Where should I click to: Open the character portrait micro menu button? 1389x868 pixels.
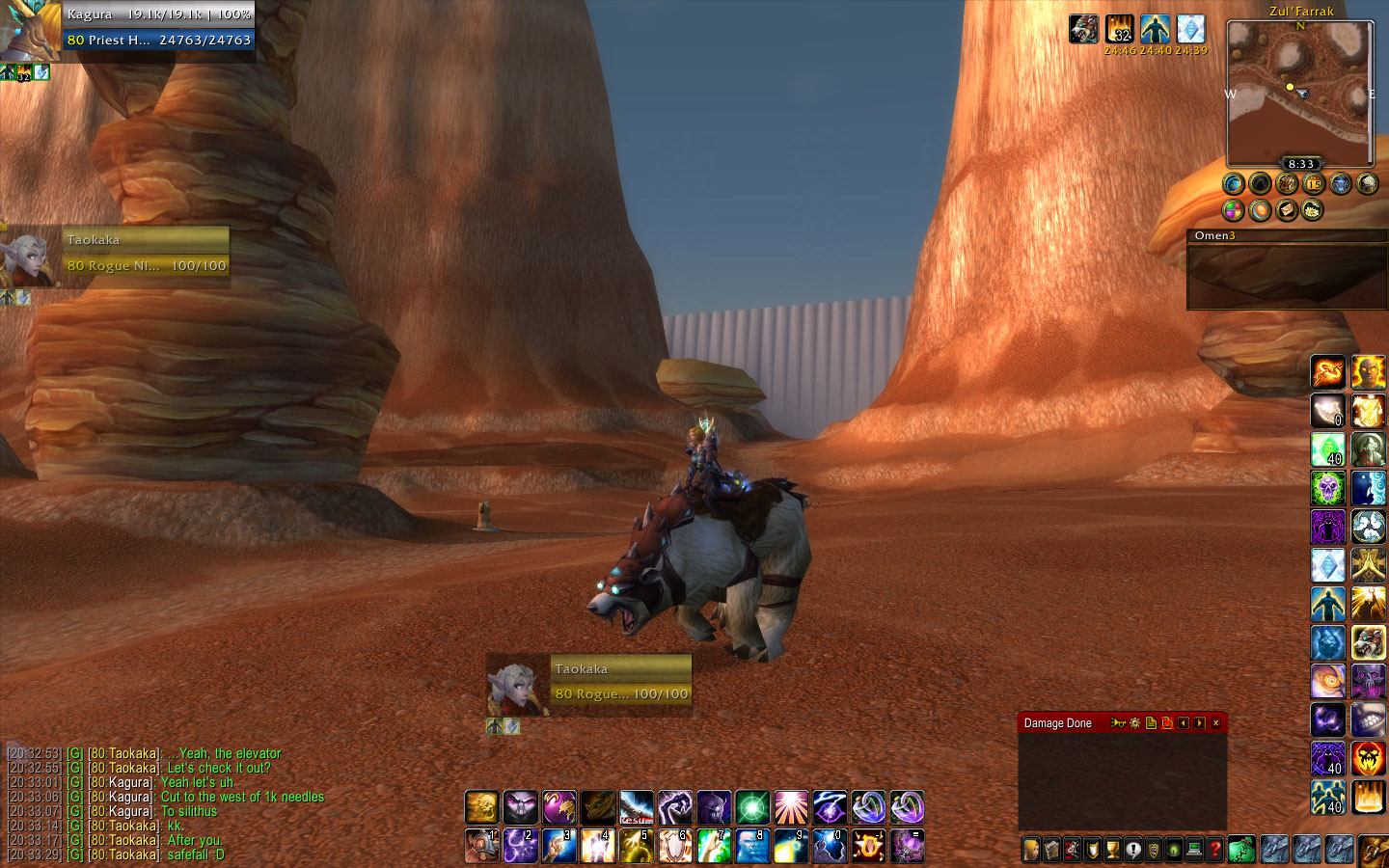point(1032,850)
